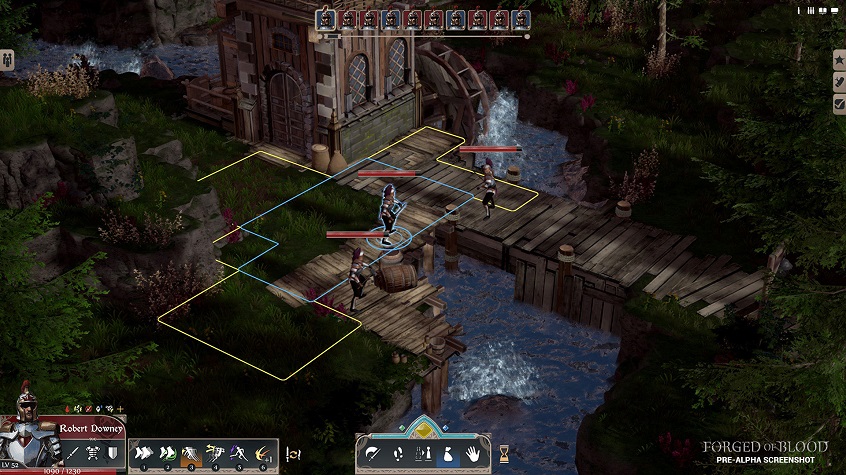Open the party members side button

click(7, 58)
